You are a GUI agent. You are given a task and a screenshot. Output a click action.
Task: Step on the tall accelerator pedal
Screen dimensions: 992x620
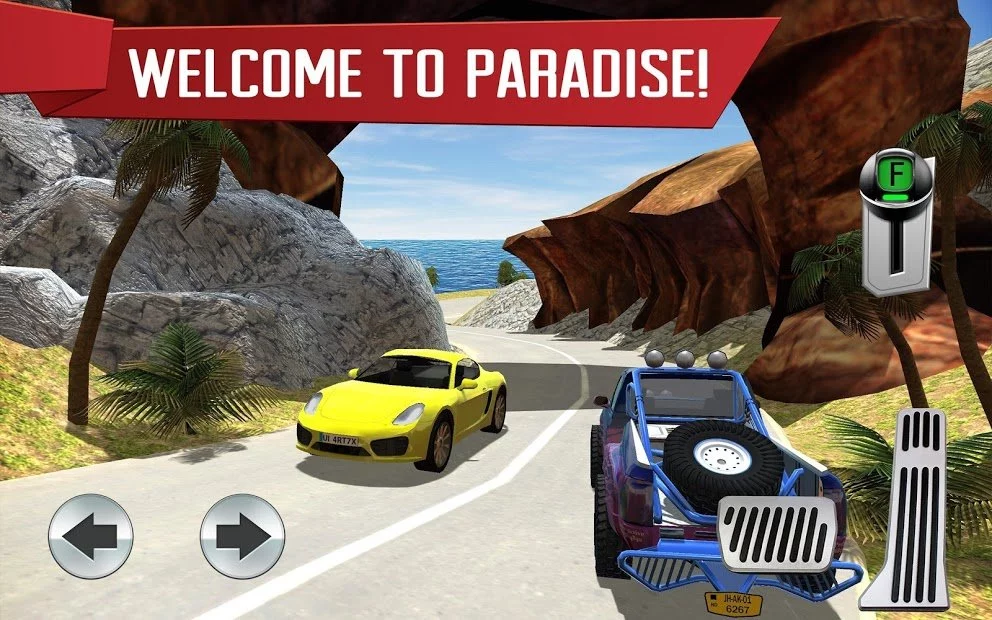click(x=908, y=508)
